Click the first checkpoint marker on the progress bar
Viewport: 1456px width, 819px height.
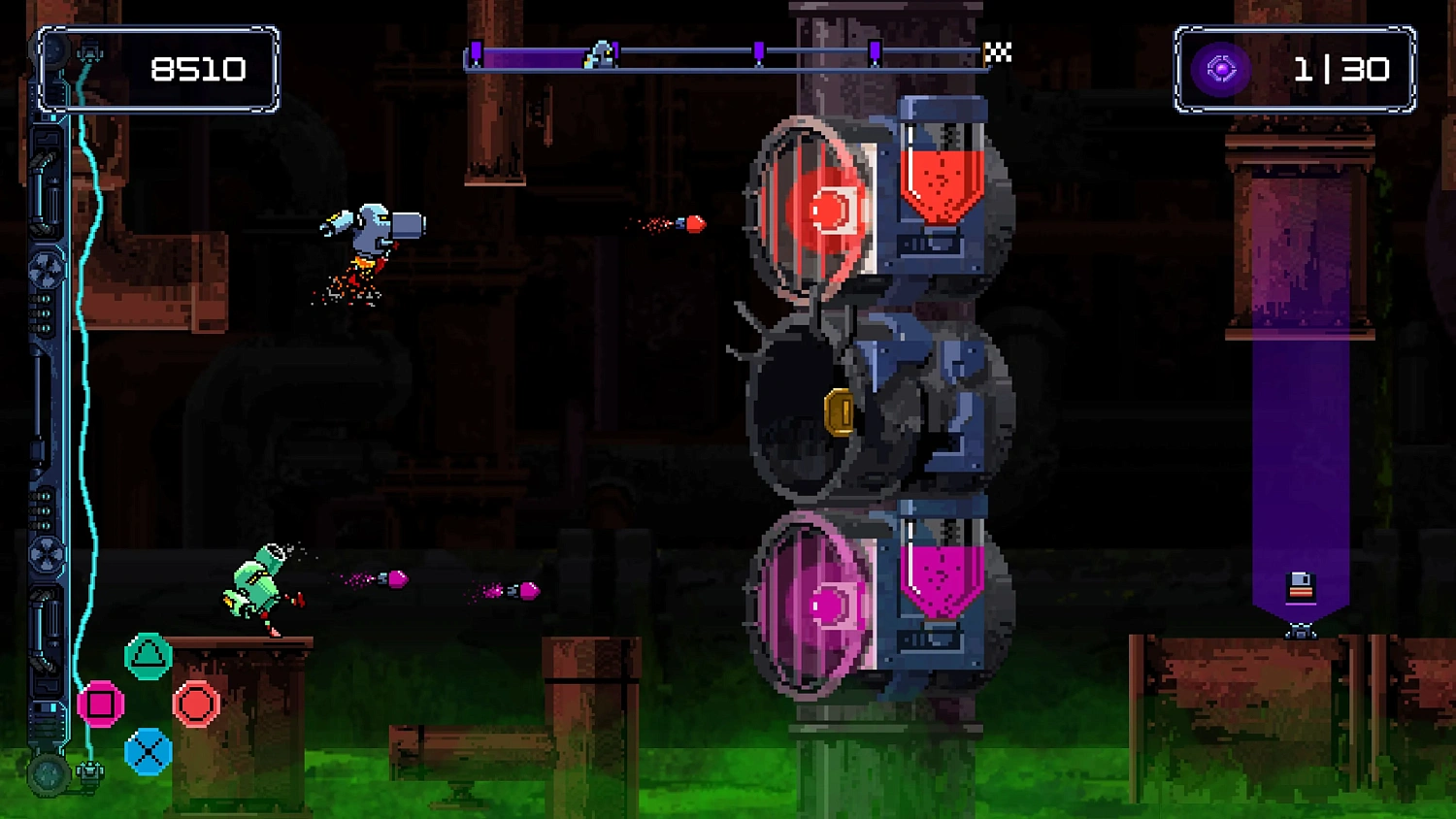click(476, 53)
